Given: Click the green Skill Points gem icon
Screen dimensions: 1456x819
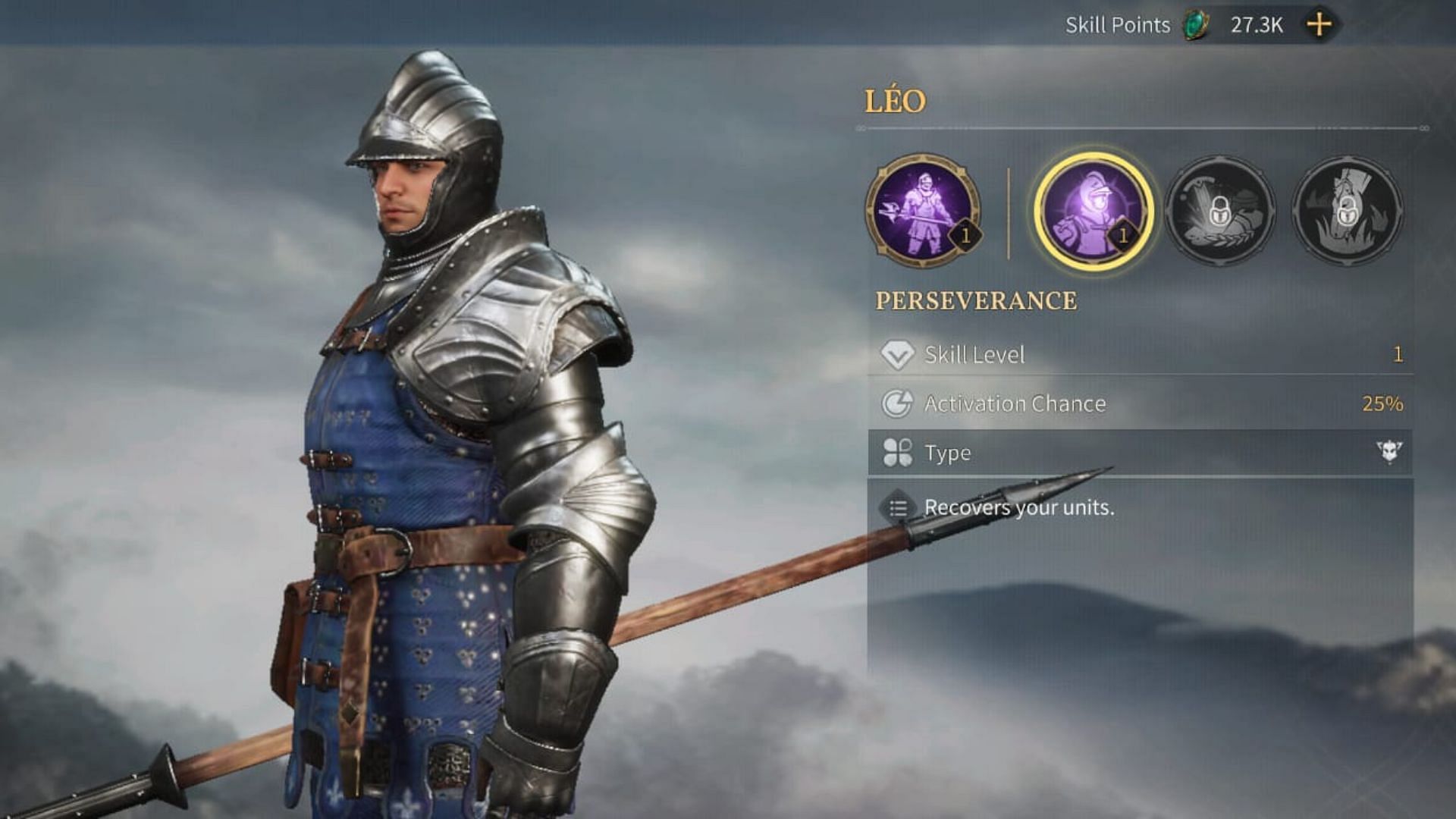Looking at the screenshot, I should coord(1197,25).
